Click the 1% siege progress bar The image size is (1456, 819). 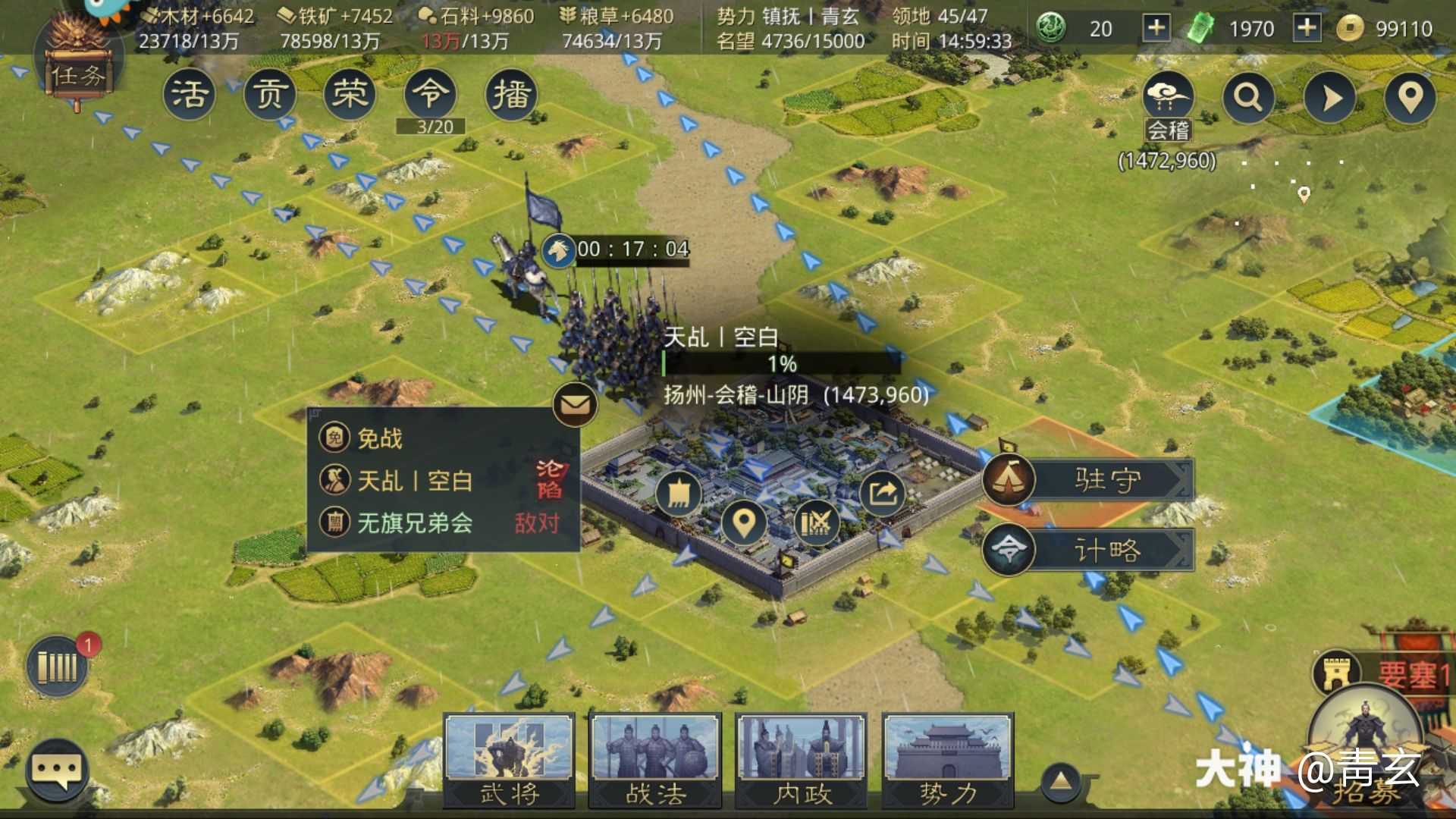click(781, 364)
